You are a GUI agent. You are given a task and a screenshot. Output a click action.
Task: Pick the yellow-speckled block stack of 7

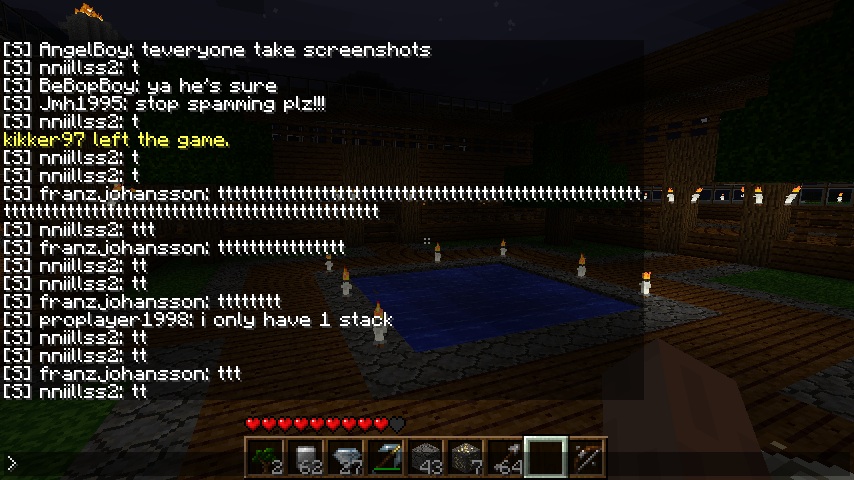466,457
